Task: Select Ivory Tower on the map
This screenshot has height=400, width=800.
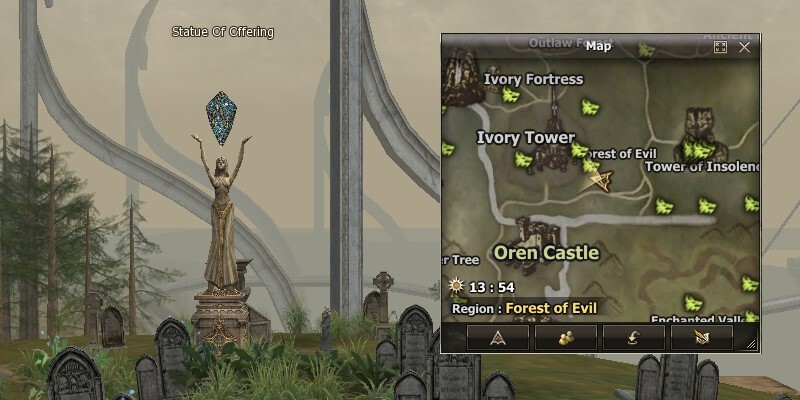Action: [526, 138]
